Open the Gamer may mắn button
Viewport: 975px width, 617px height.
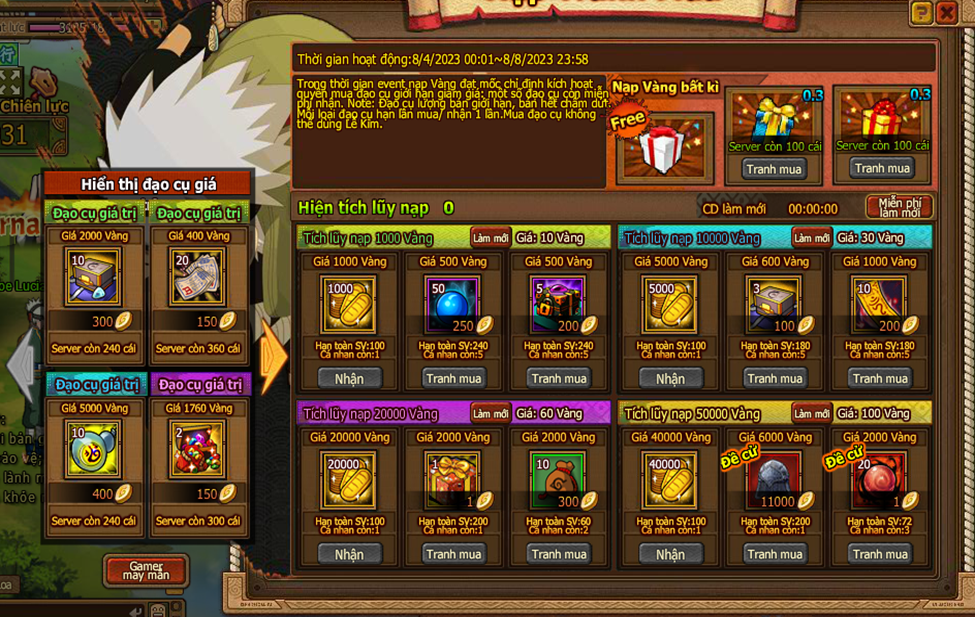tap(146, 571)
